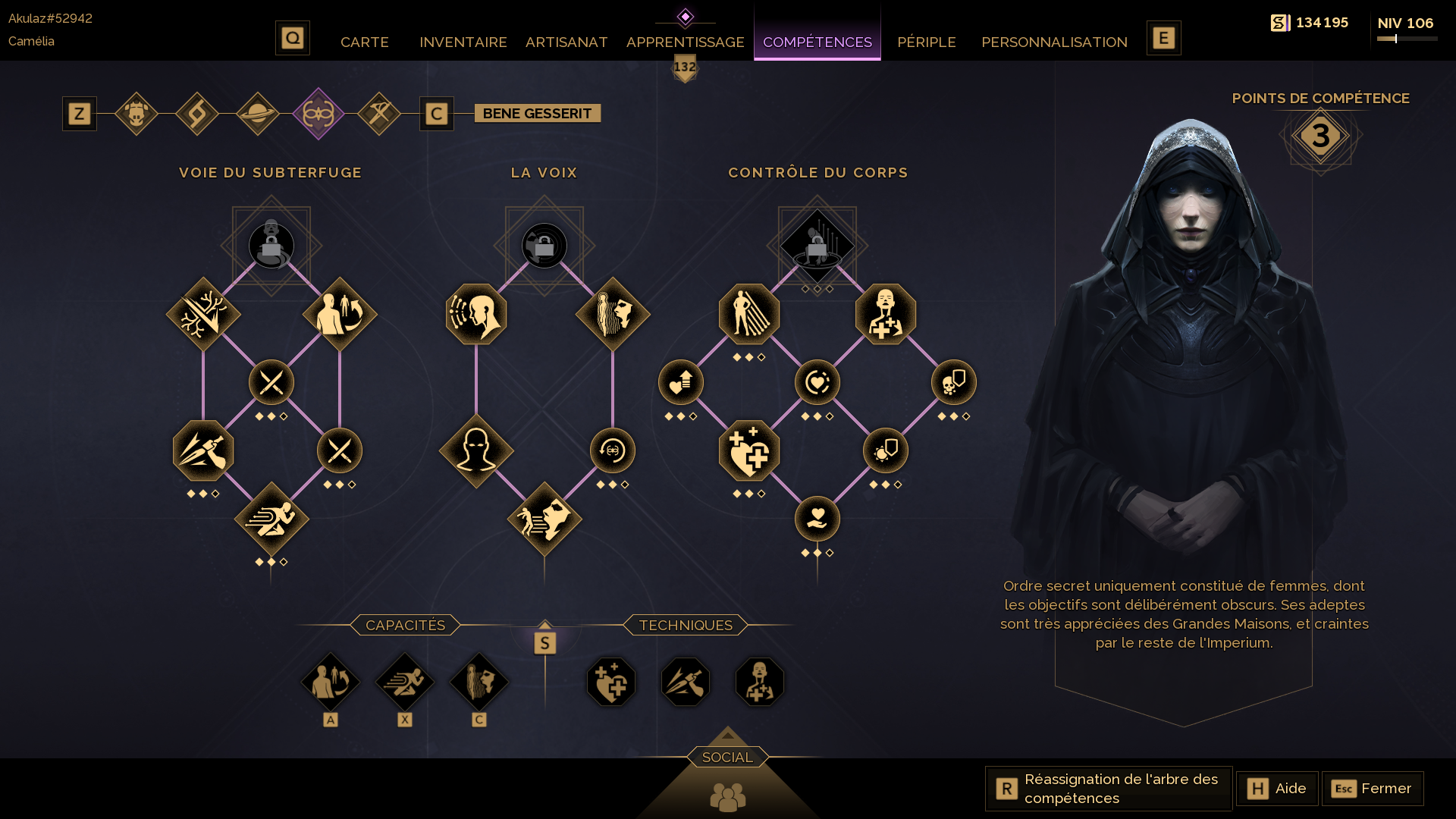
Task: Select the locked top skill in La Voix
Action: click(x=544, y=246)
